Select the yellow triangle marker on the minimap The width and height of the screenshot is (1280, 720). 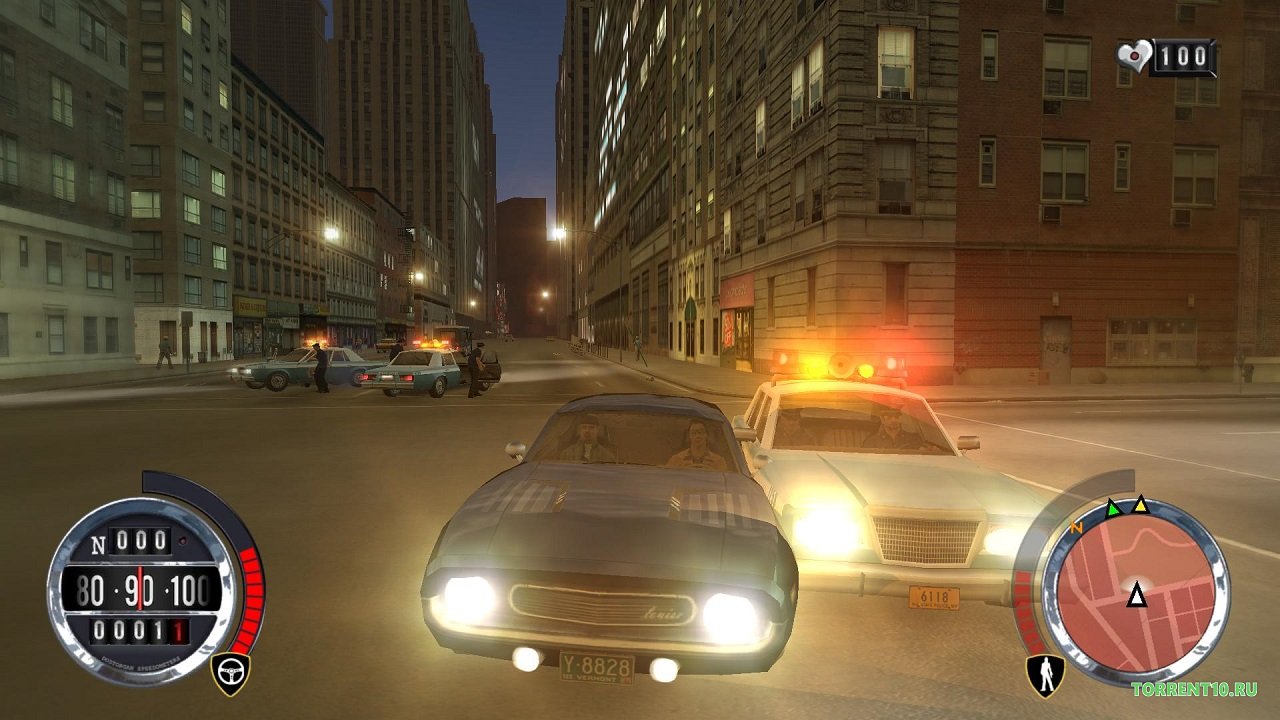(x=1140, y=504)
